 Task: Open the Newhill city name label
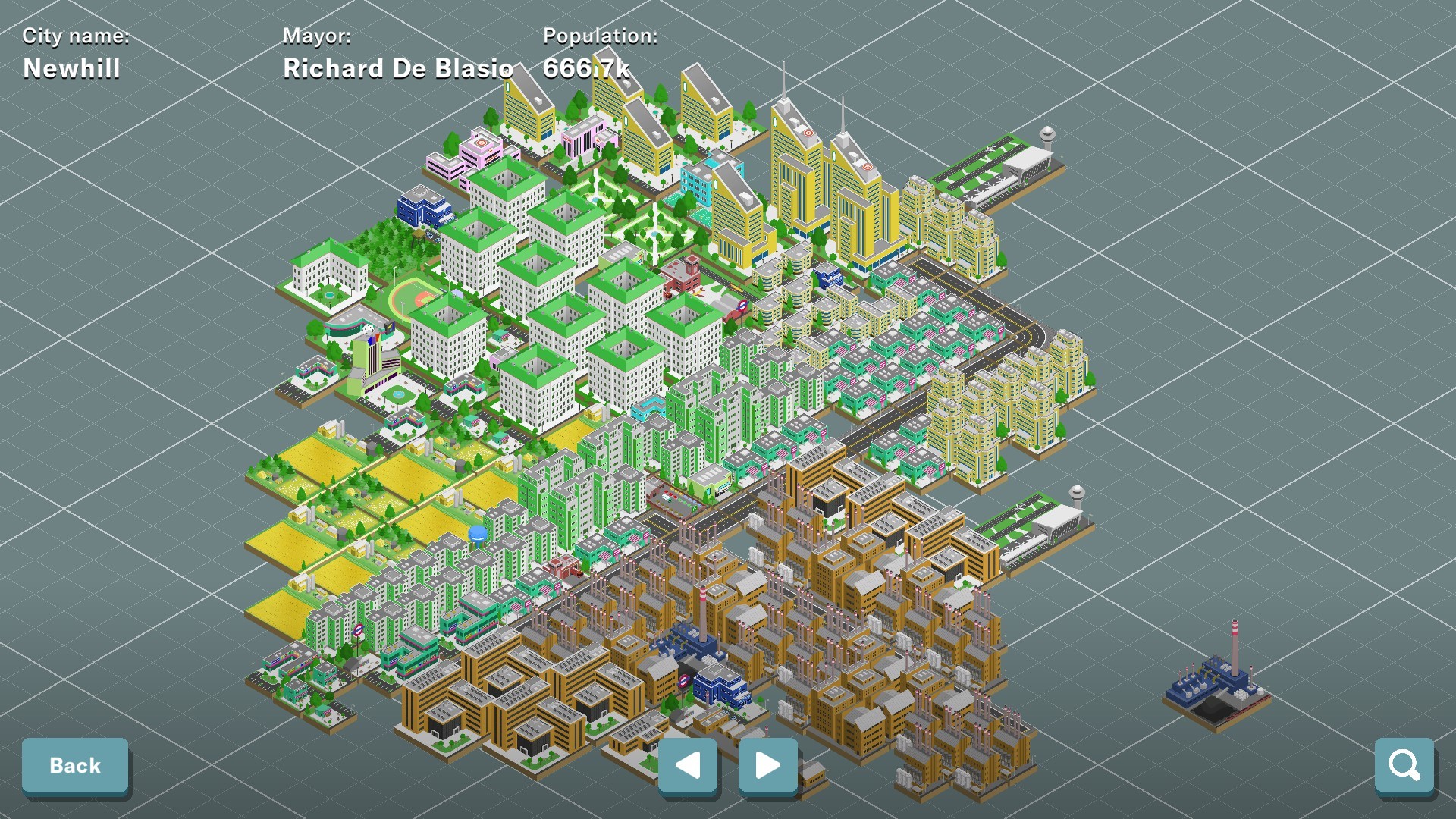(71, 68)
